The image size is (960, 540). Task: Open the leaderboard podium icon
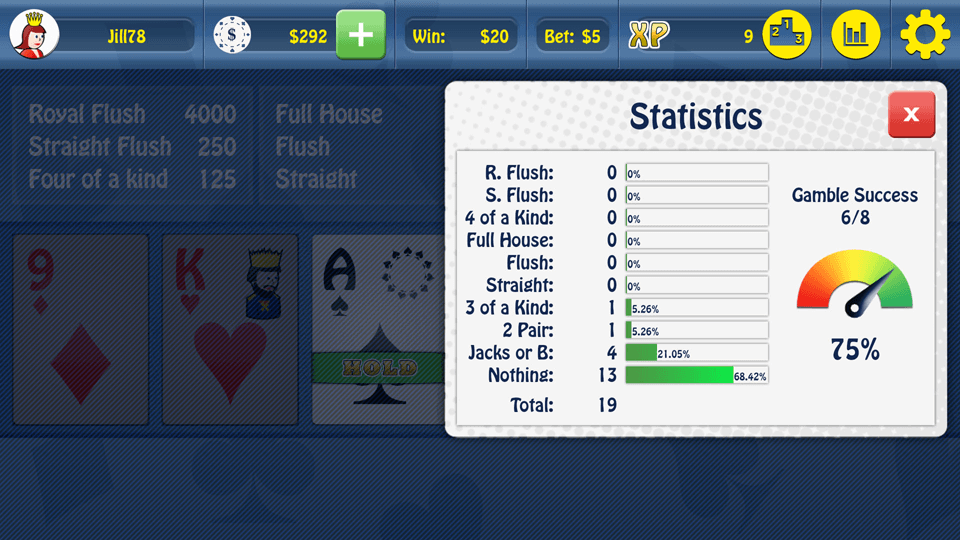787,36
